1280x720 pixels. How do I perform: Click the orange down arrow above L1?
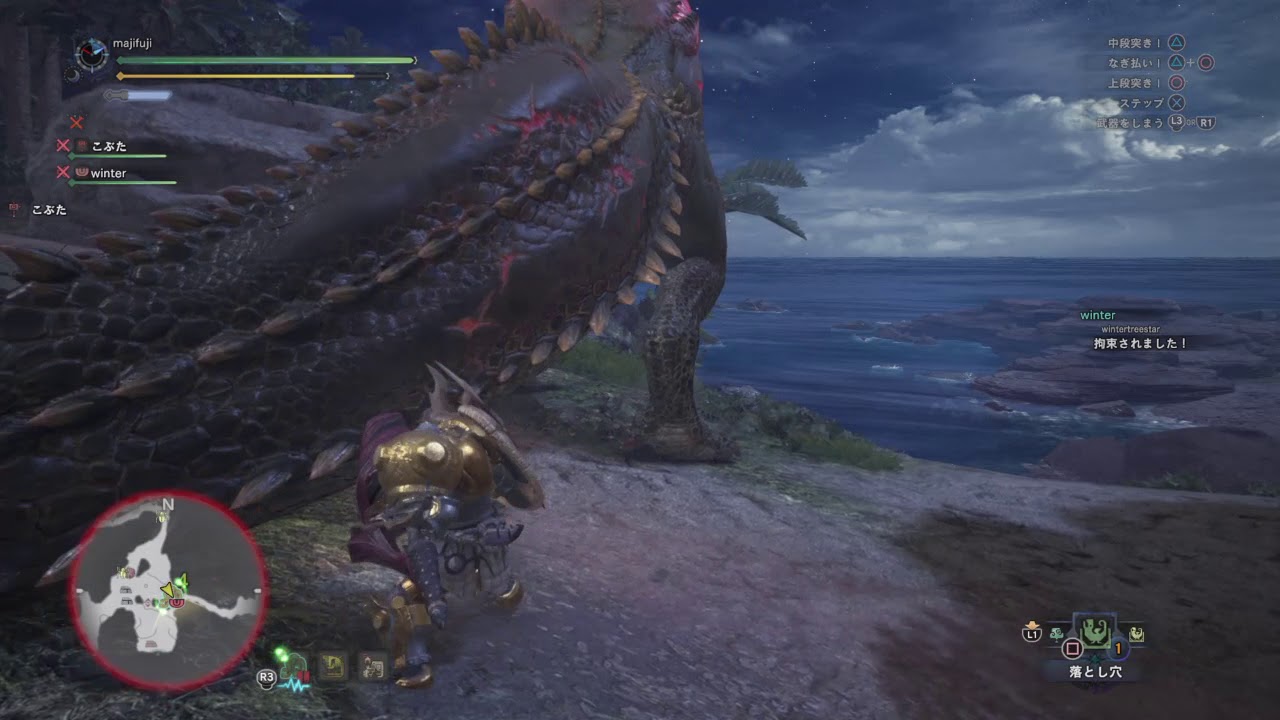(1033, 623)
